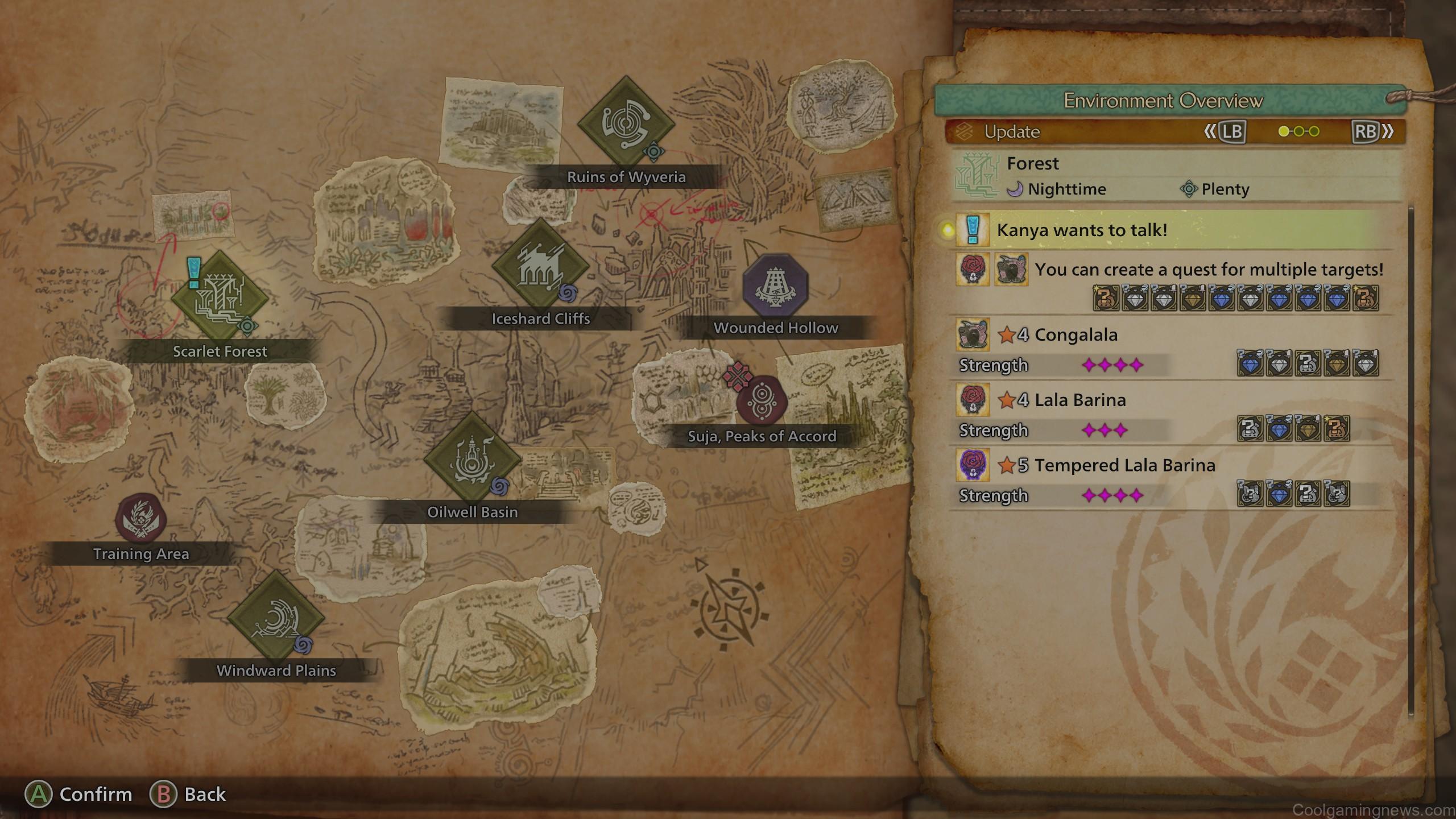Screen dimensions: 1456x819
Task: Open the Kanya wants to talk notification
Action: [1109, 231]
